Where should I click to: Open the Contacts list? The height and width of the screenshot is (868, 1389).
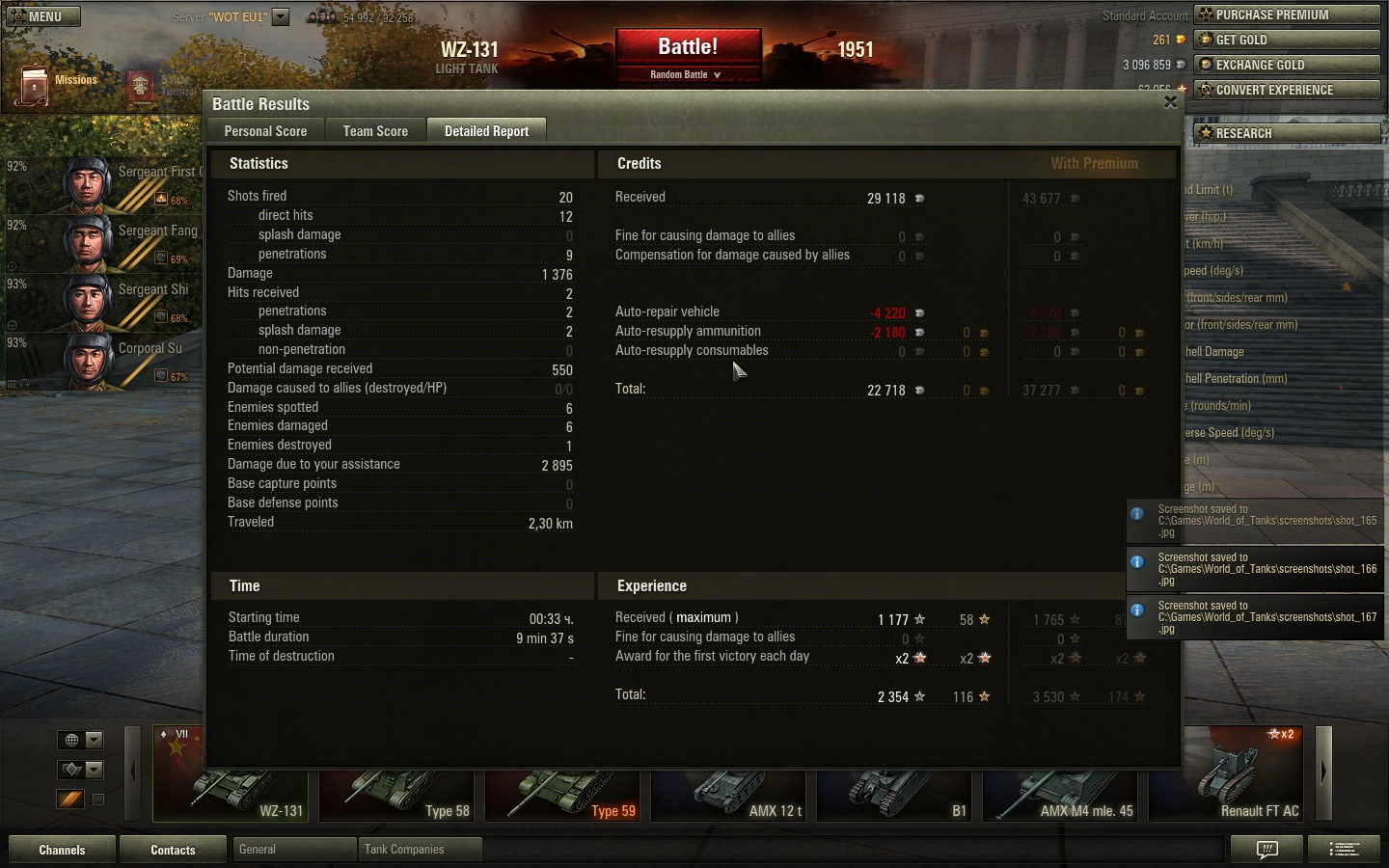[173, 850]
